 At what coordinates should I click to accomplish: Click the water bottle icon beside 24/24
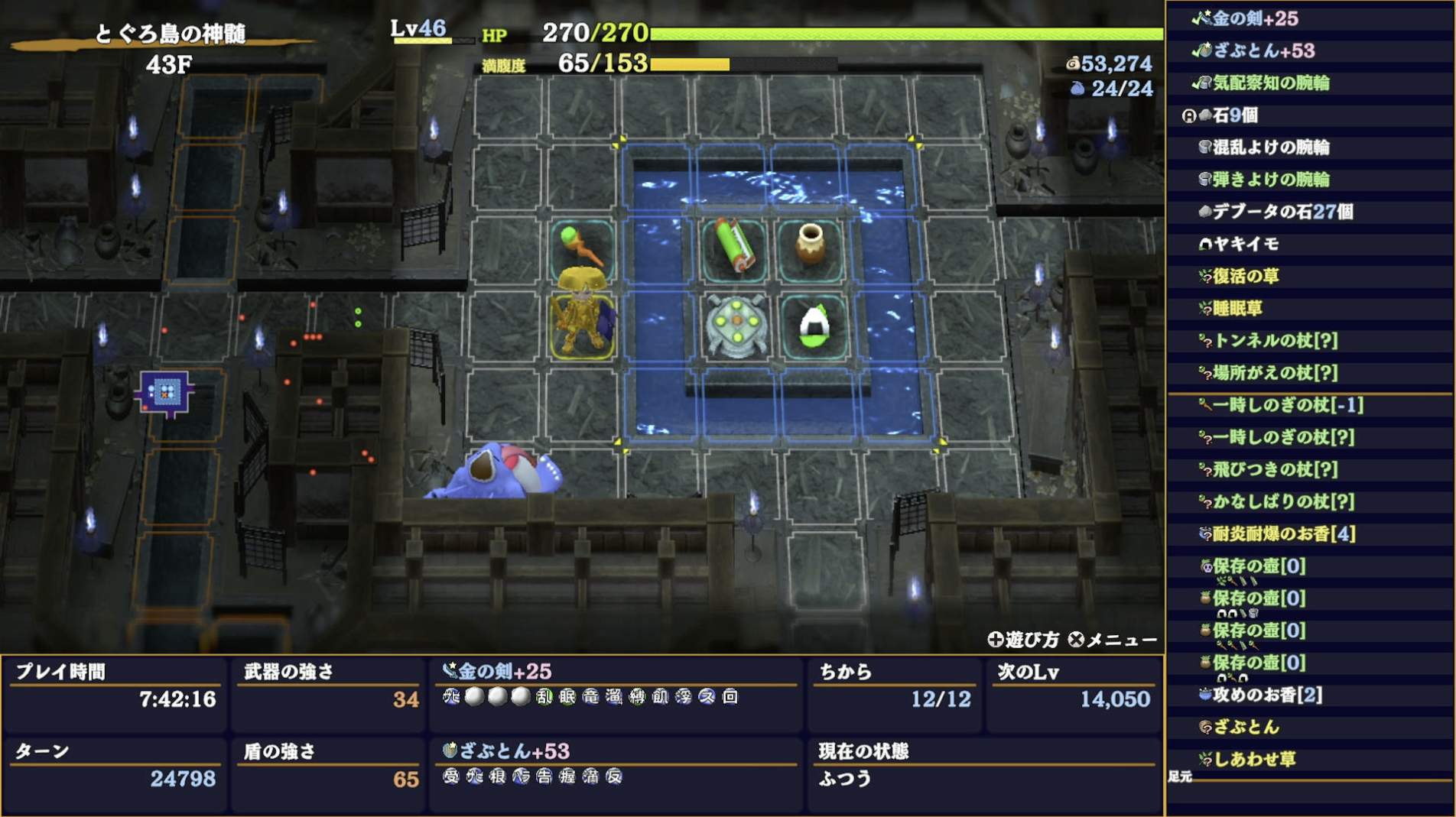point(1077,88)
